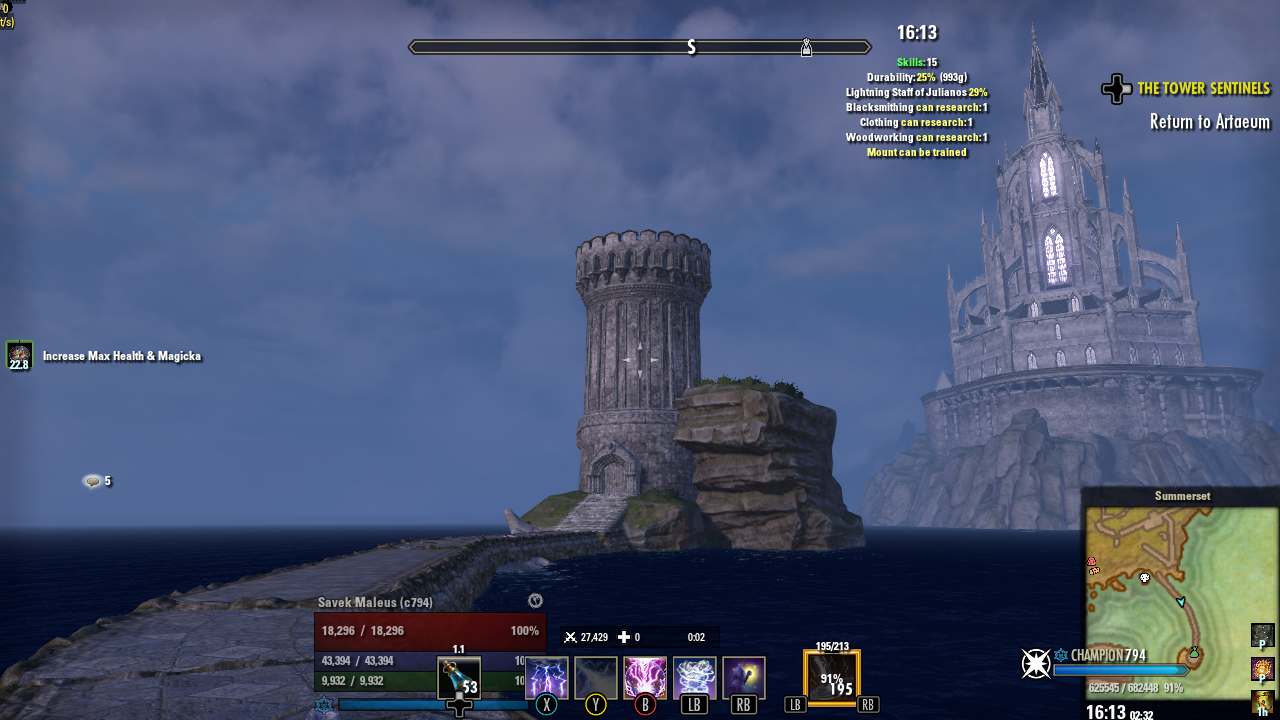Click the golden figure buff icon
1280x720 pixels.
point(1262,702)
